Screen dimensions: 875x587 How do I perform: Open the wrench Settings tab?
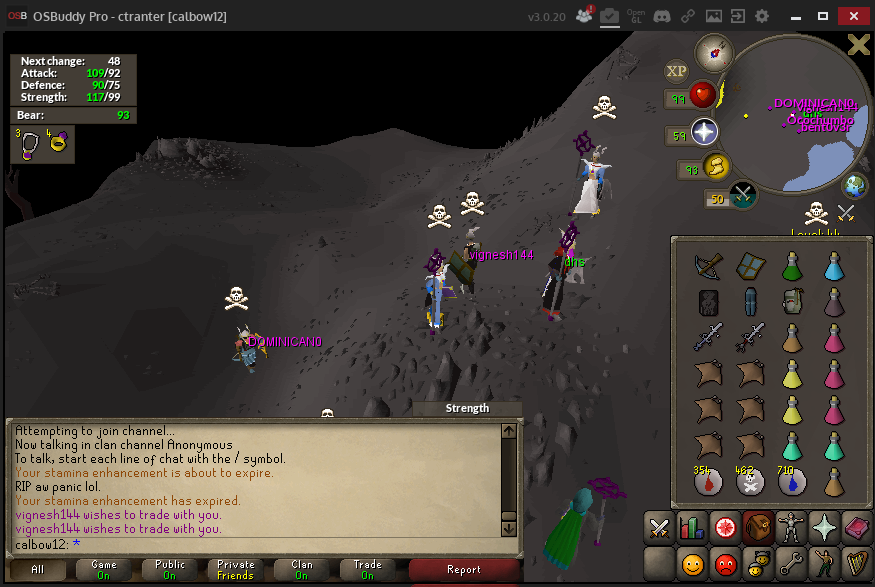point(791,562)
